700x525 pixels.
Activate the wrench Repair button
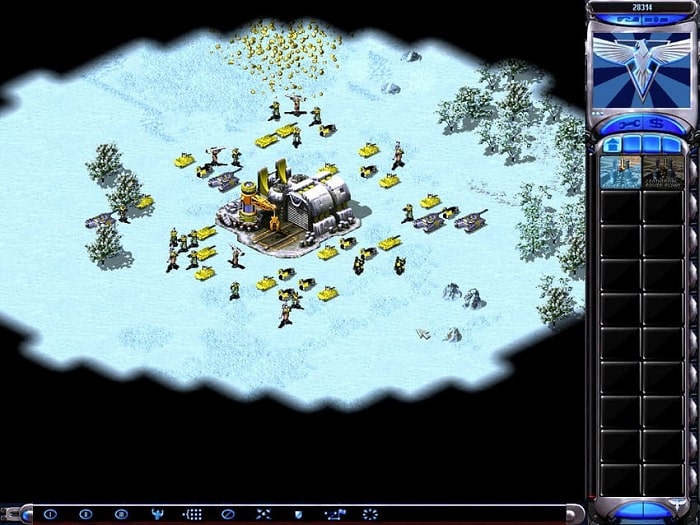coord(627,122)
